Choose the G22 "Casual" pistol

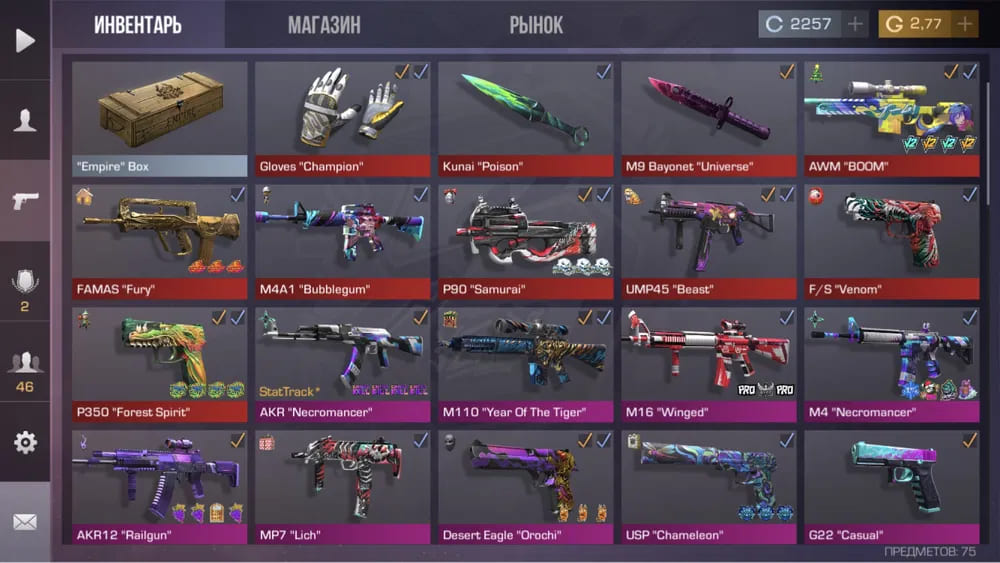[892, 486]
